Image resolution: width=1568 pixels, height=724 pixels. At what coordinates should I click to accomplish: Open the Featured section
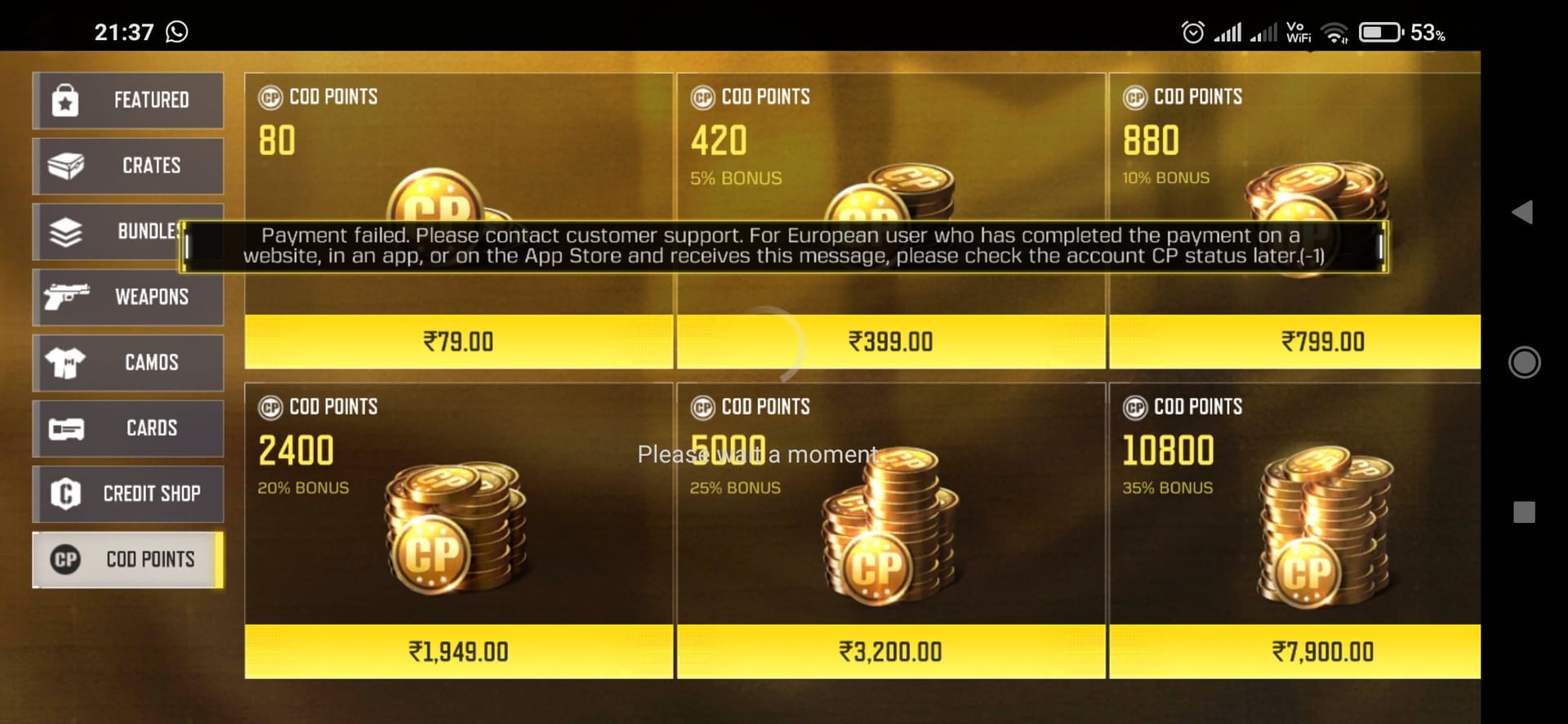point(128,100)
